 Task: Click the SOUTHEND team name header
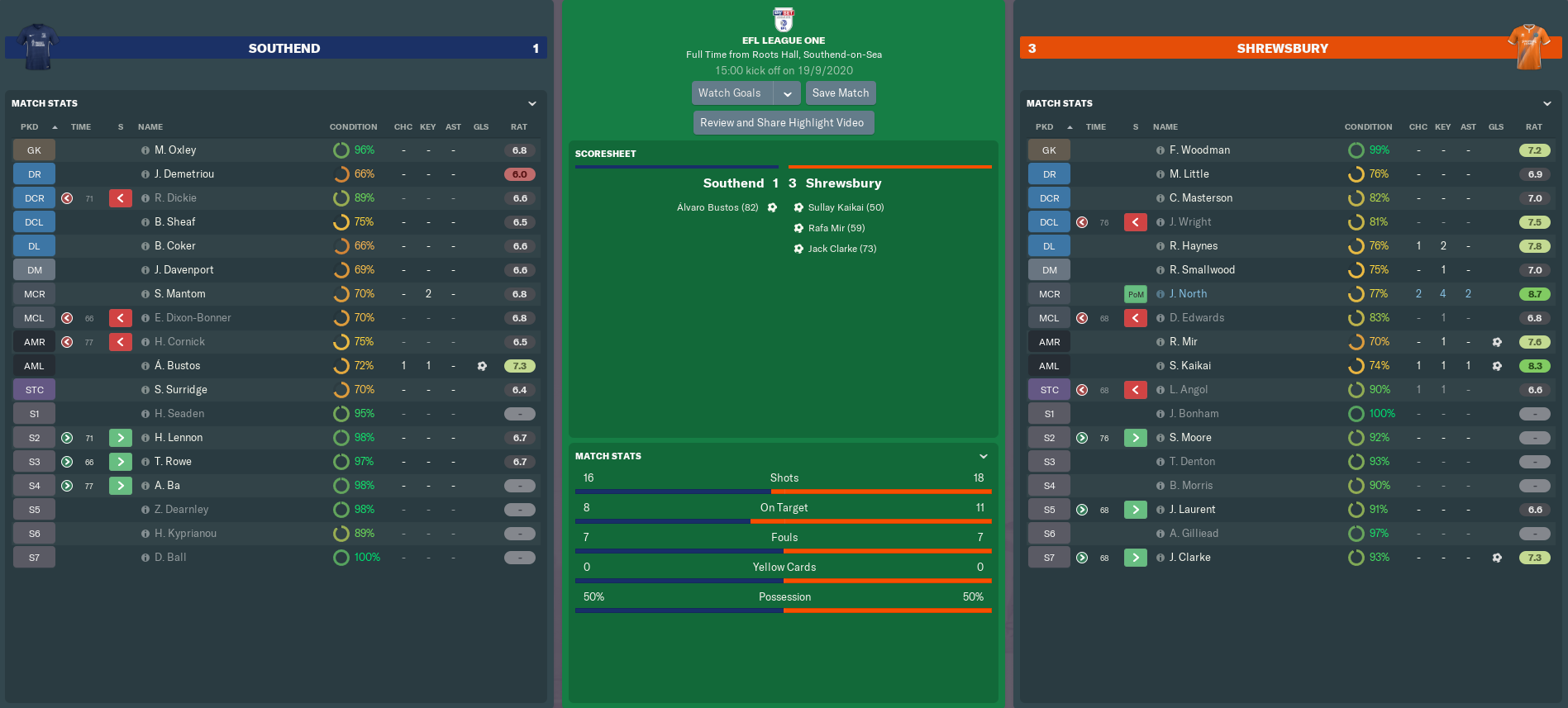click(284, 49)
